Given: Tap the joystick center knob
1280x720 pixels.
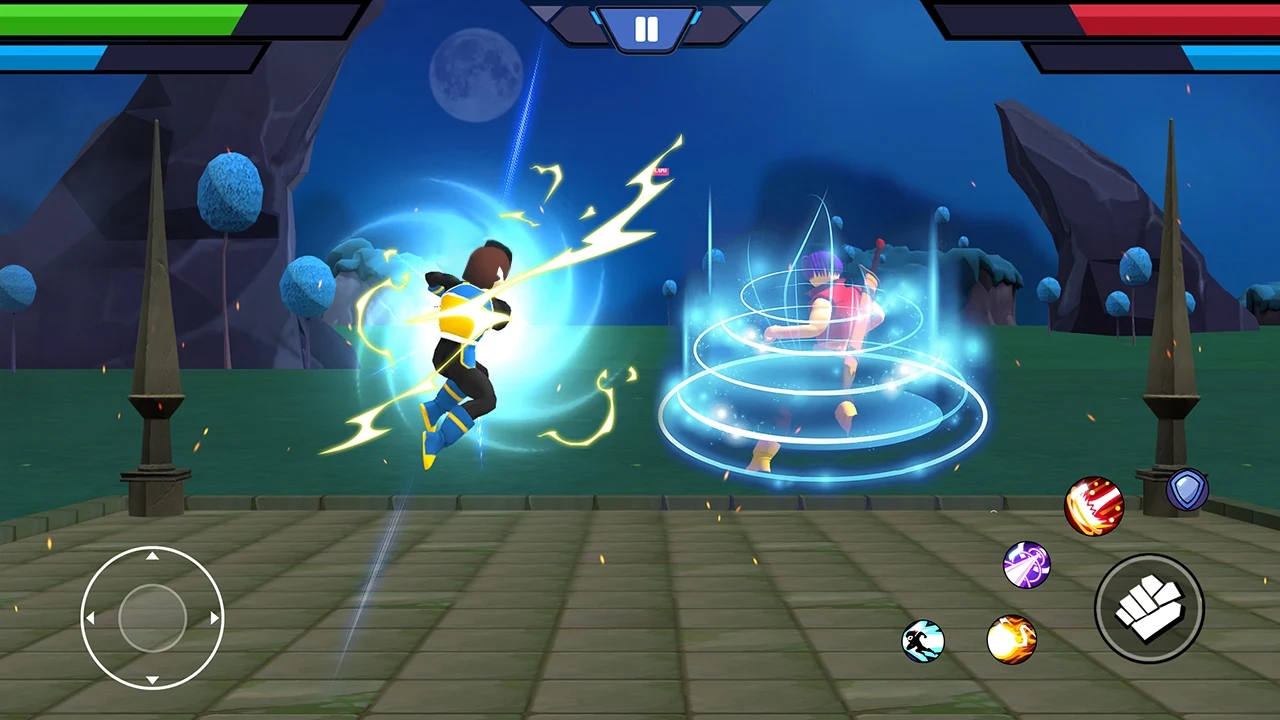Looking at the screenshot, I should click(152, 618).
